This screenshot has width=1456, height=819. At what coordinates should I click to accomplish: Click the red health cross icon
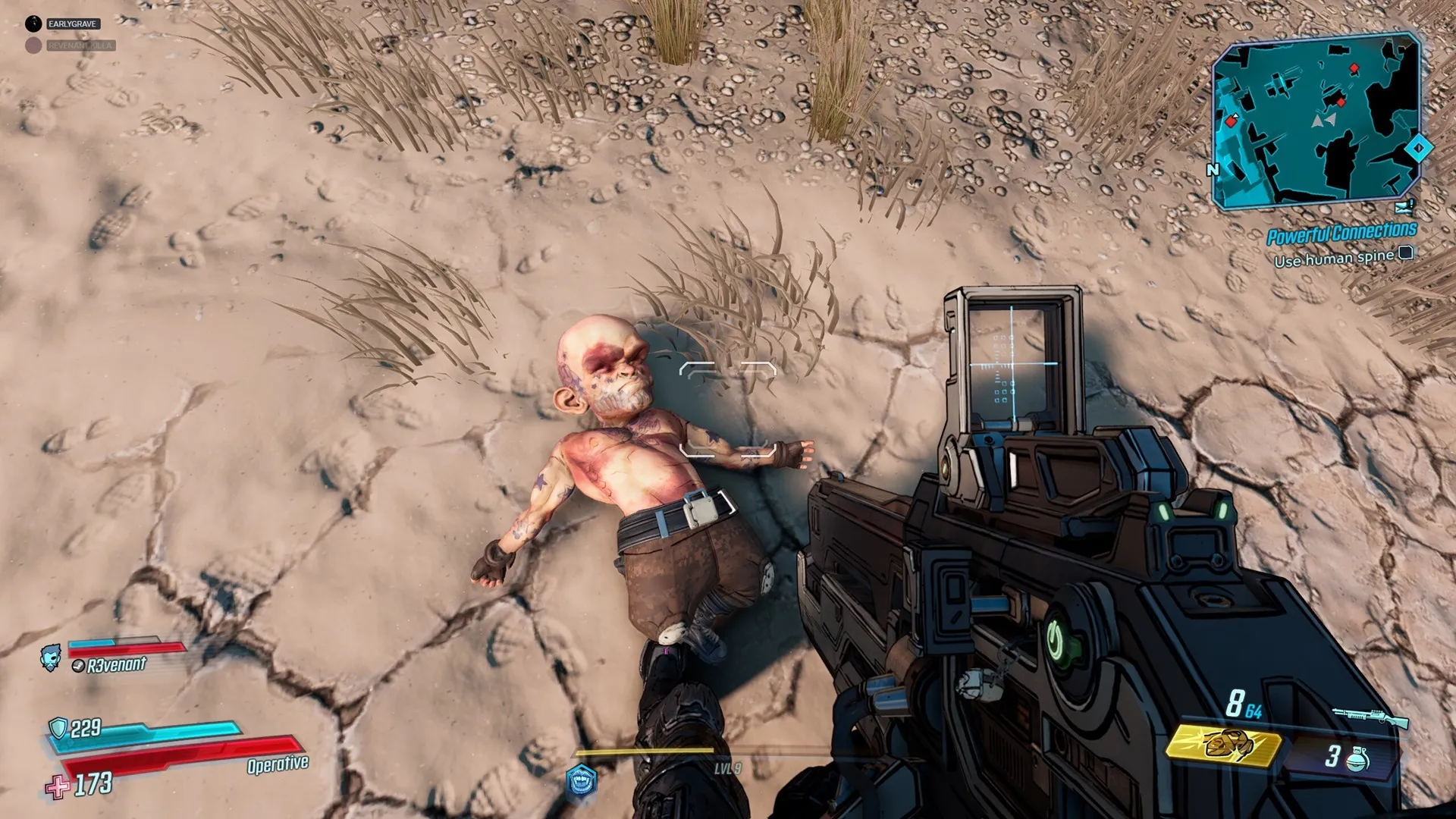pyautogui.click(x=57, y=786)
